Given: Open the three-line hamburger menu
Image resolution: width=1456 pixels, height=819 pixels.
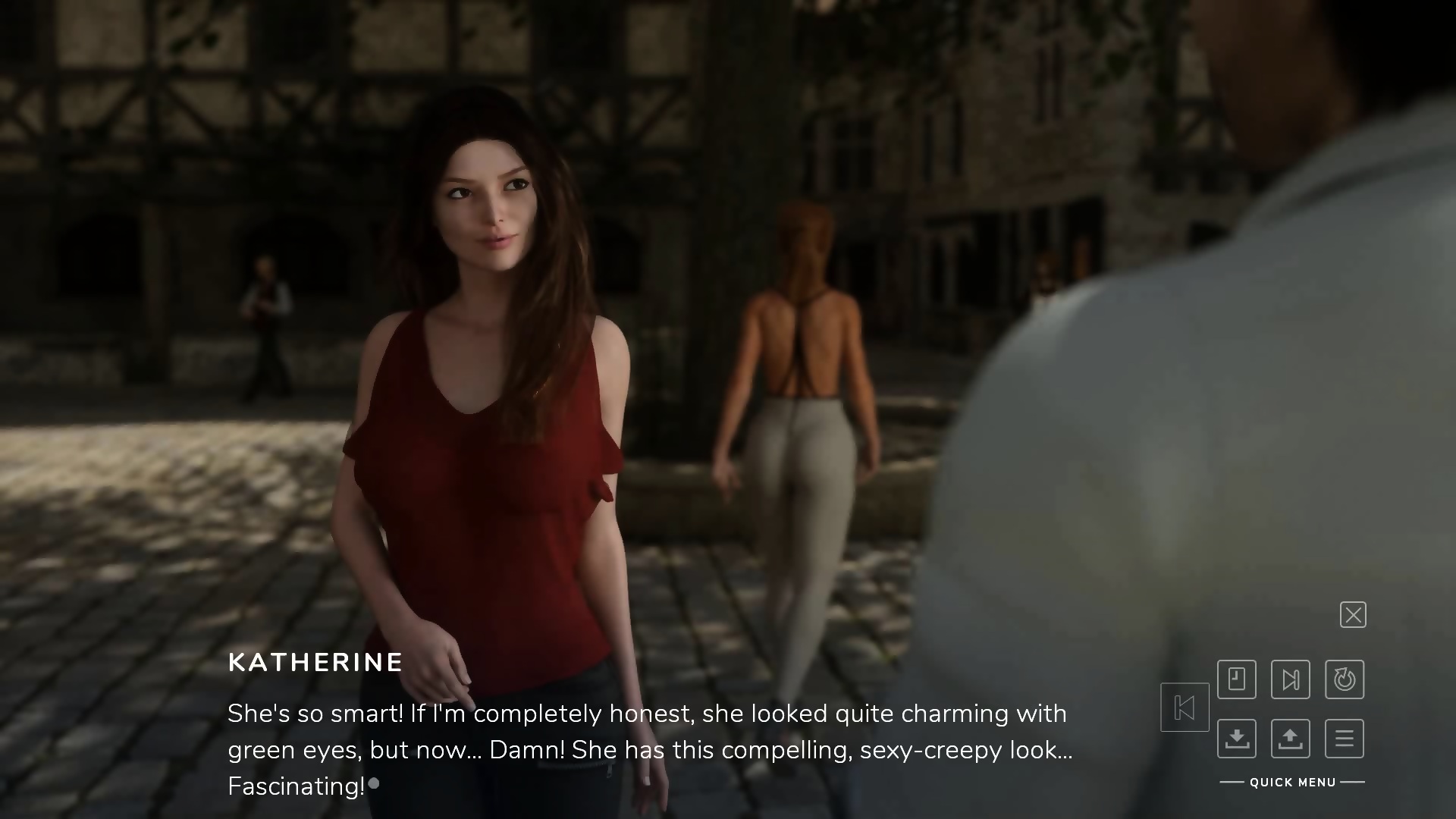Looking at the screenshot, I should pos(1345,739).
